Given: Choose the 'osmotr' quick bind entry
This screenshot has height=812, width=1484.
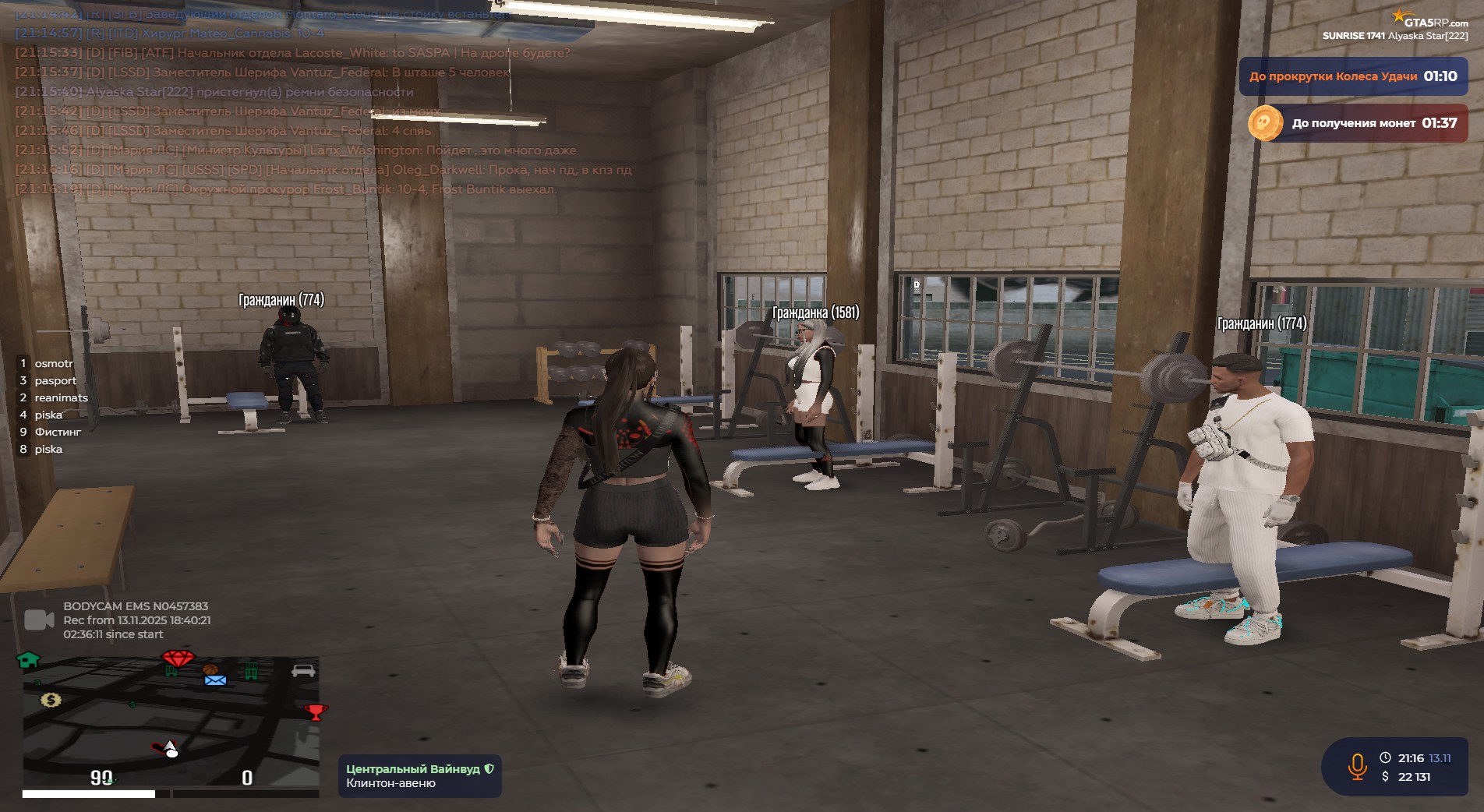Looking at the screenshot, I should pos(53,364).
